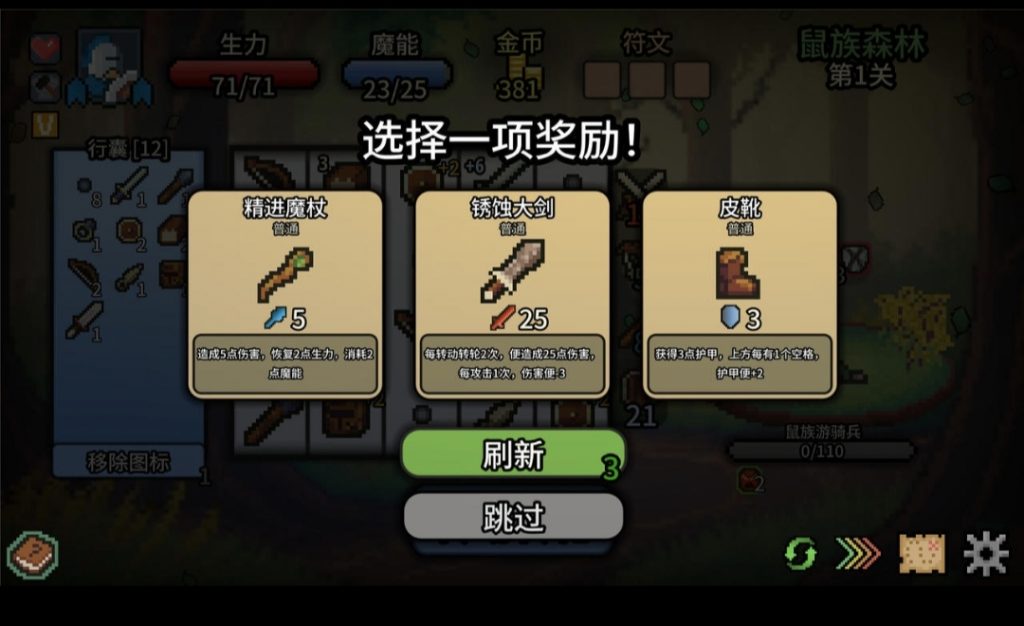1024x626 pixels.
Task: Click the green circular arrows icon
Action: point(800,553)
